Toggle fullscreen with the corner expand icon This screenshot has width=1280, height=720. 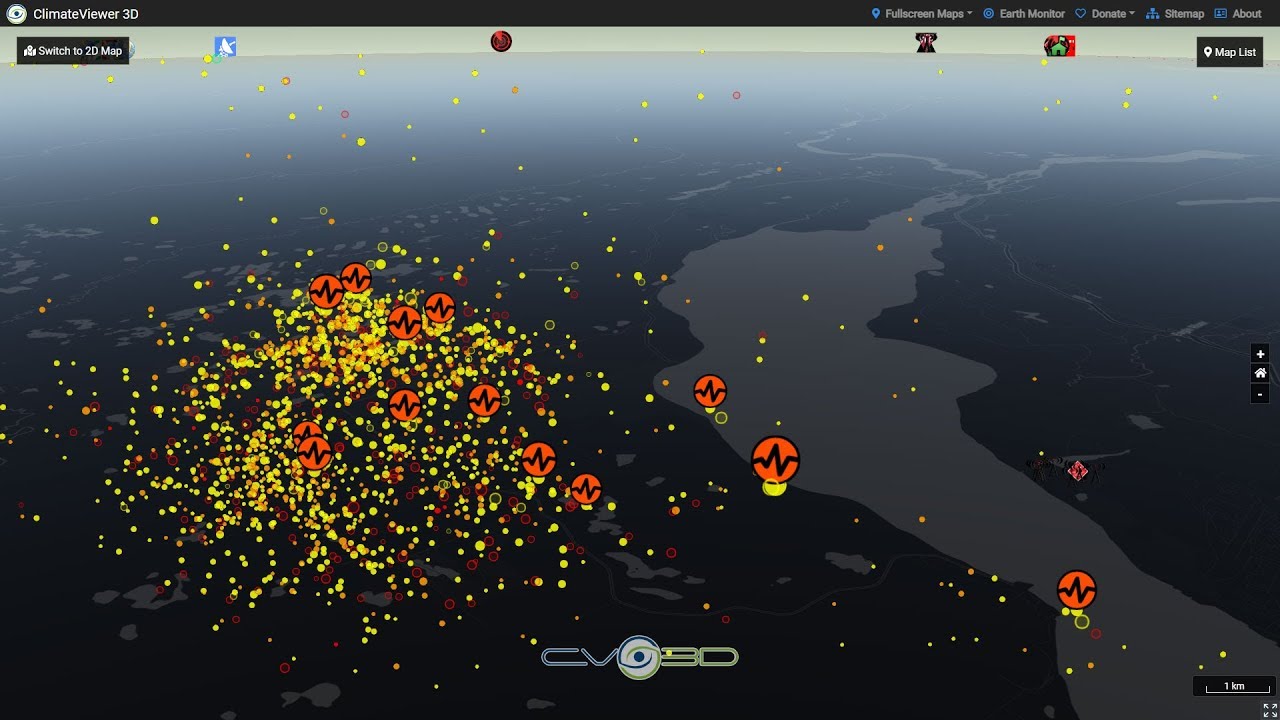[1269, 709]
